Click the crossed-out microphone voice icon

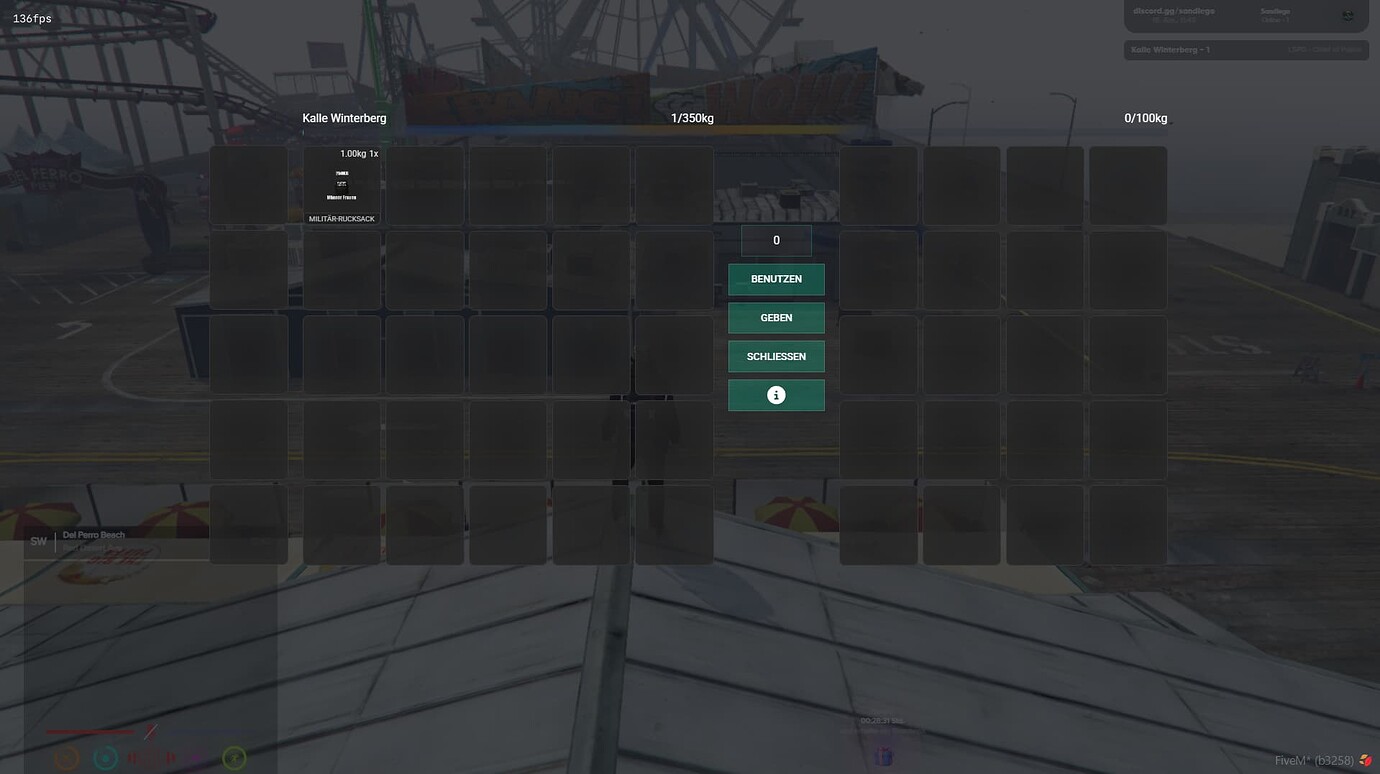click(149, 733)
